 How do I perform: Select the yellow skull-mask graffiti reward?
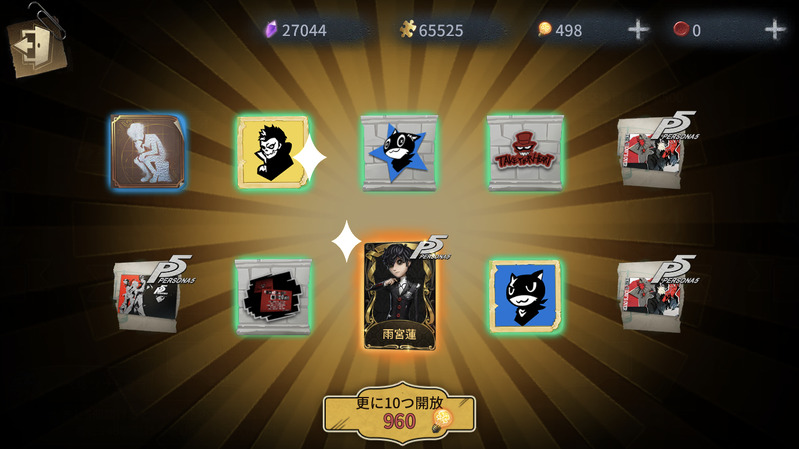tap(272, 153)
